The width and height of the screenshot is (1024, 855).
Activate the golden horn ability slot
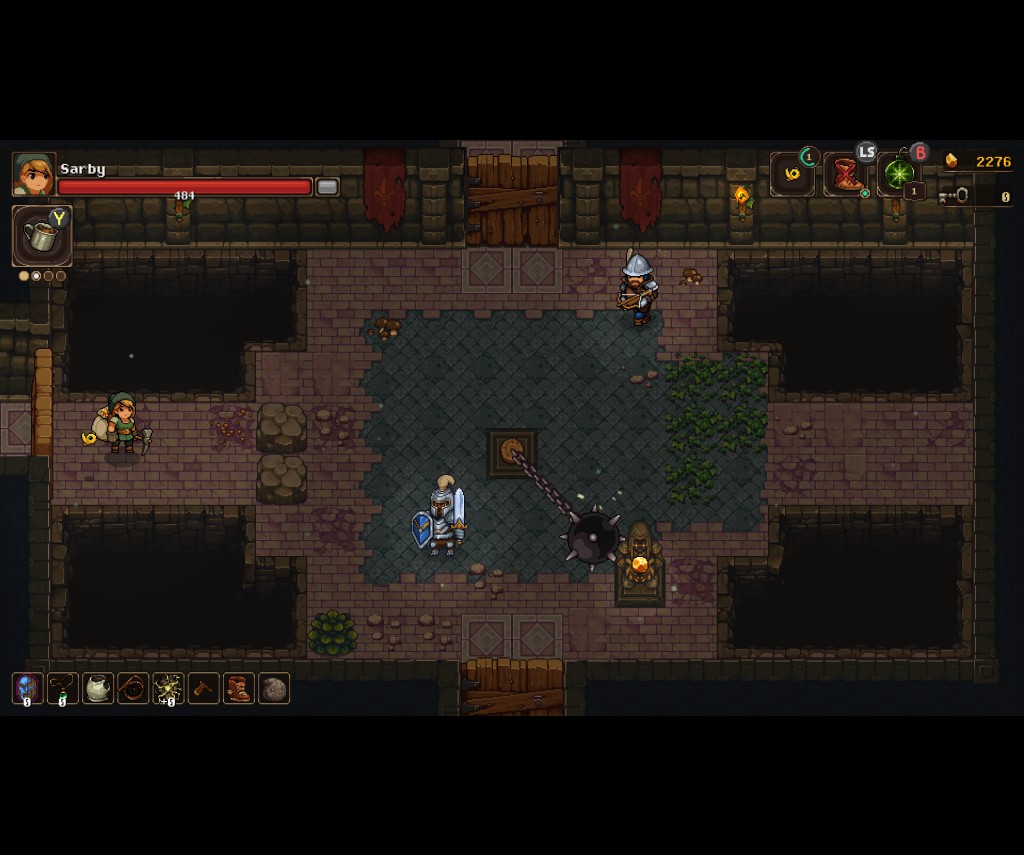pos(792,175)
